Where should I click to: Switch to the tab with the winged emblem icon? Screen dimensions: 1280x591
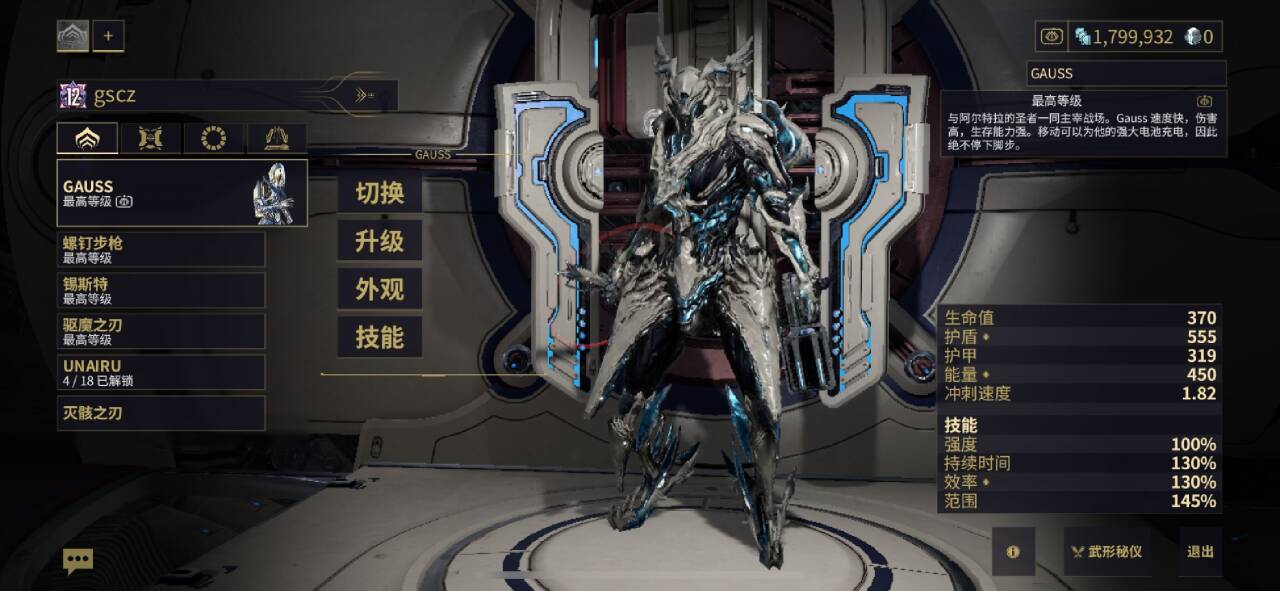(150, 138)
